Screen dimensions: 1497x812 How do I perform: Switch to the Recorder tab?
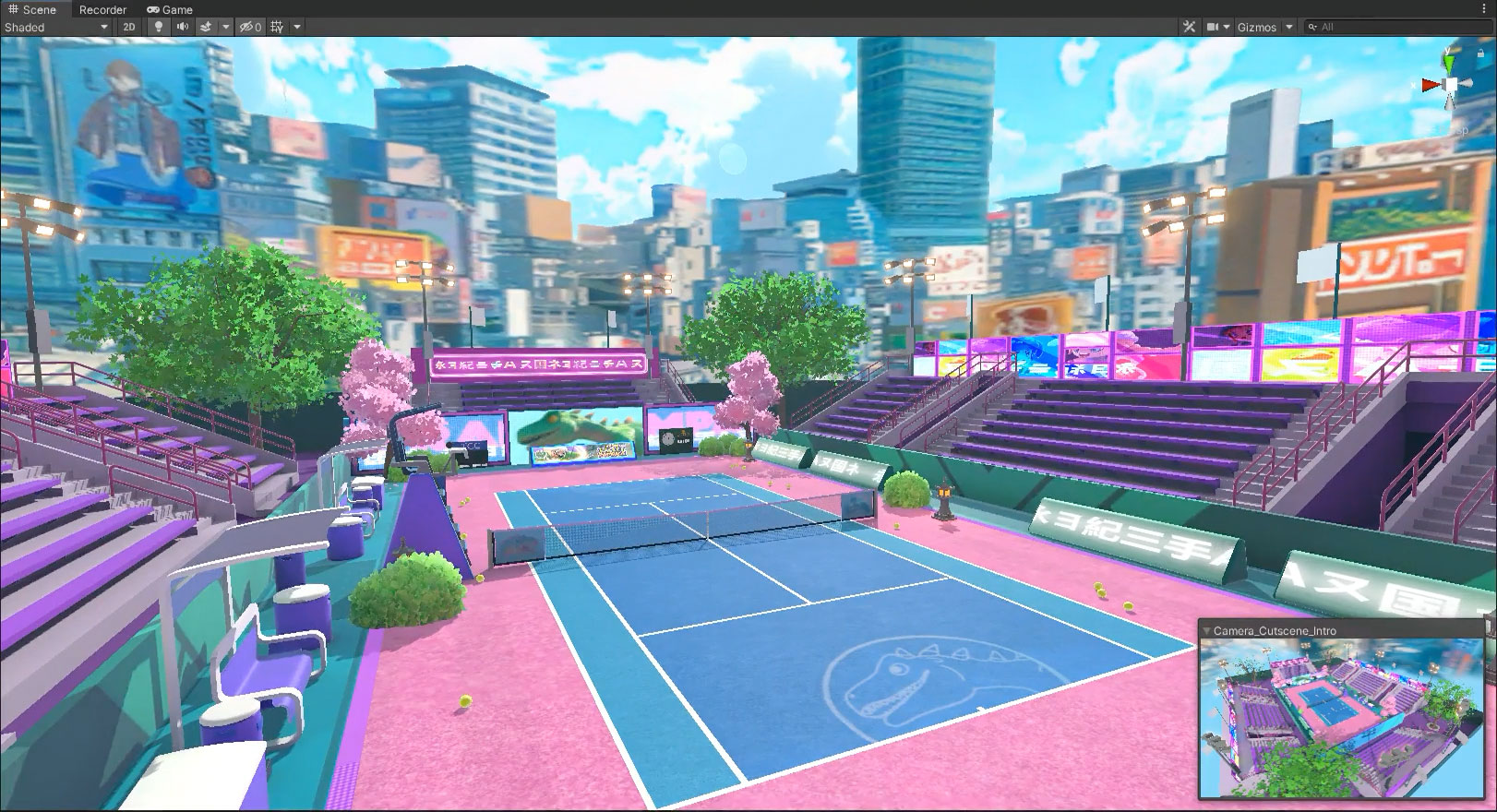point(102,9)
